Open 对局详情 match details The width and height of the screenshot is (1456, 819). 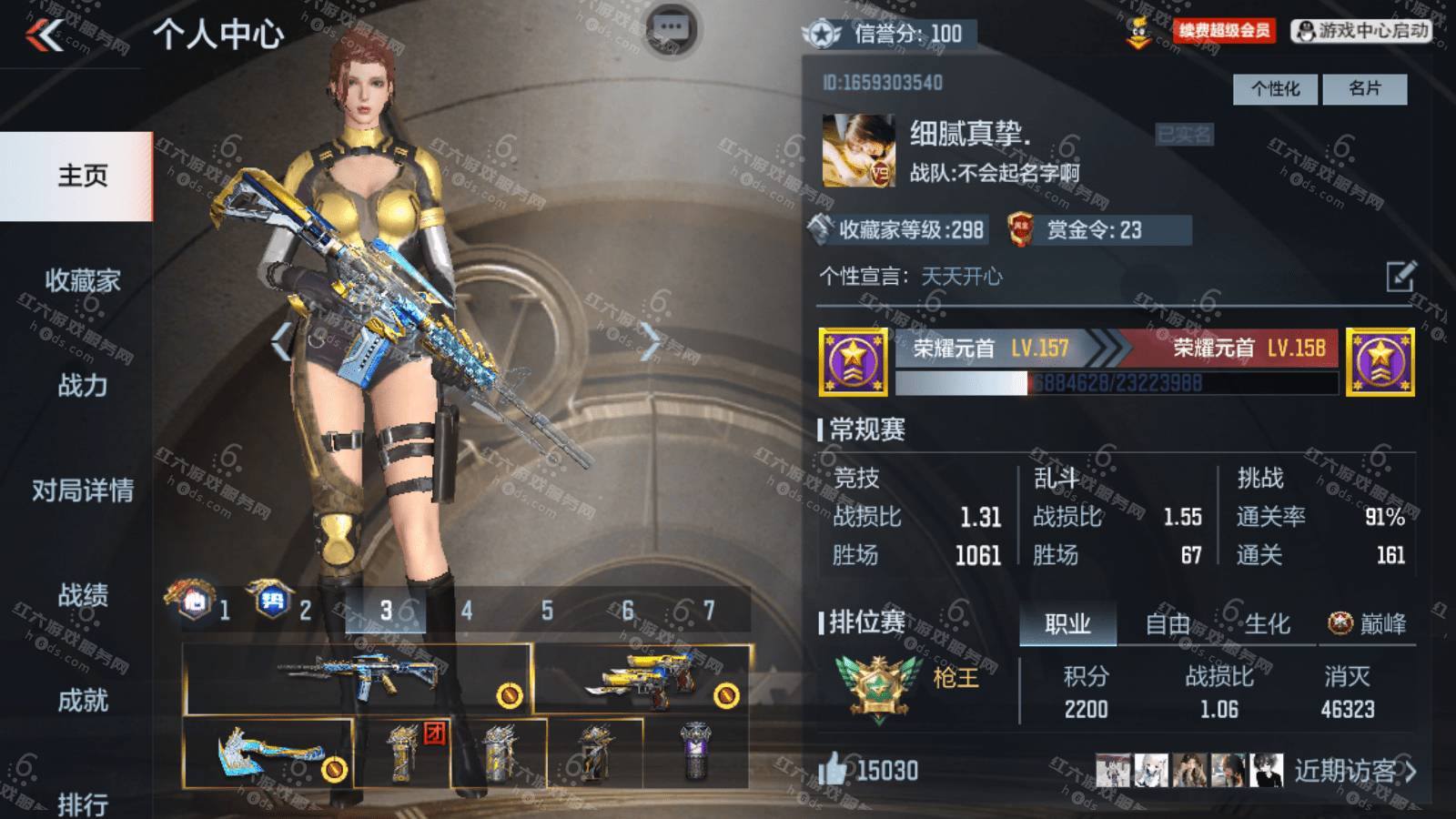(x=82, y=490)
